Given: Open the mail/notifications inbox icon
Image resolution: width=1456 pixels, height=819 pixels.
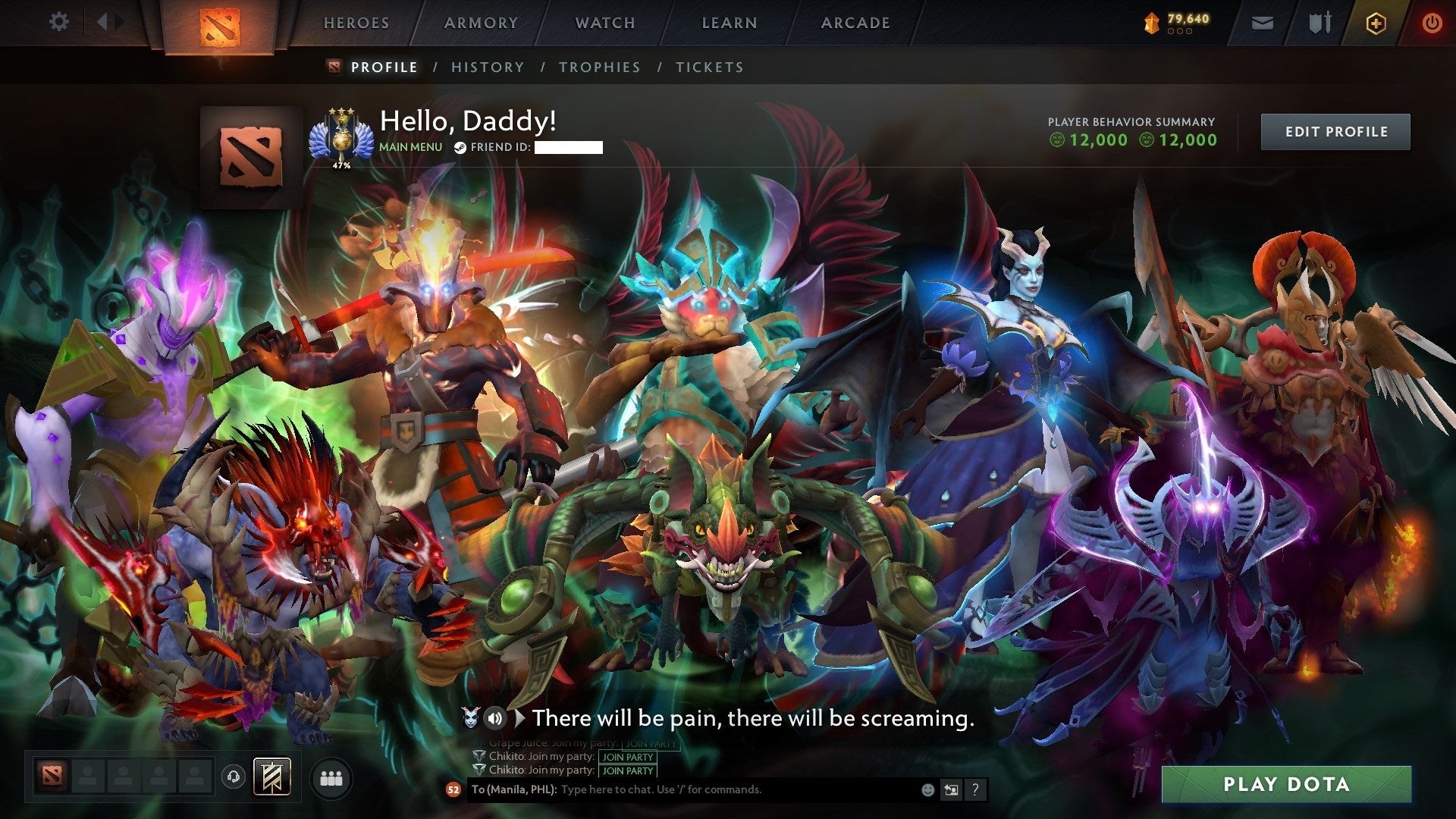Looking at the screenshot, I should tap(1263, 23).
